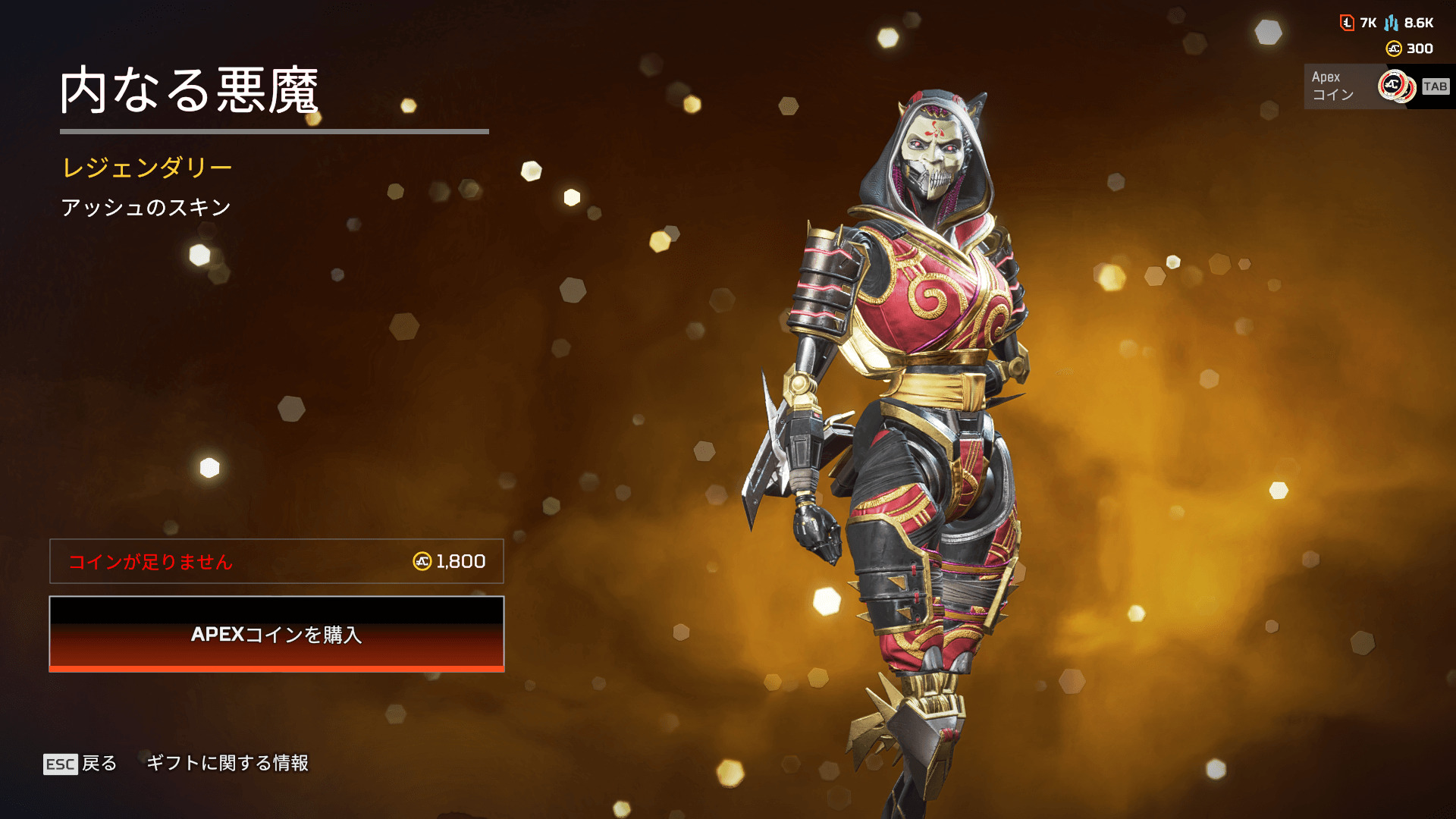Select the 1,800 coin price row
Screen dimensions: 1456x819
[277, 561]
